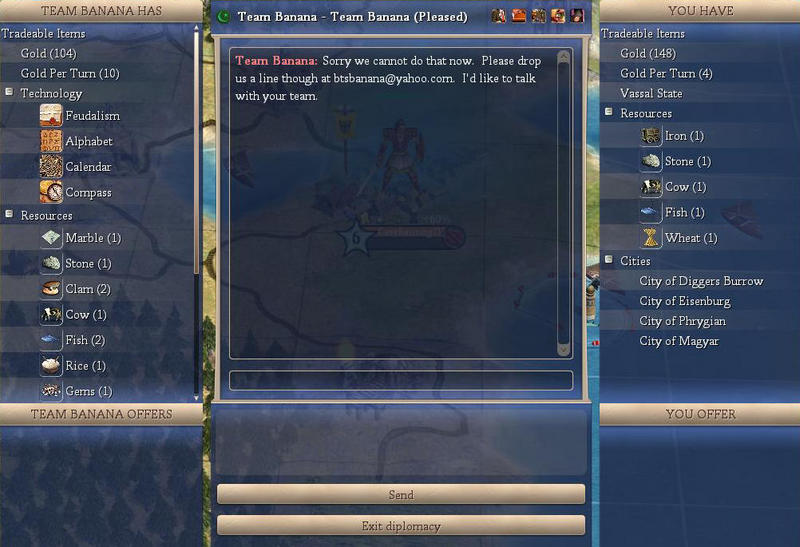The image size is (800, 547).
Task: Offer the City of Diggers Burrow
Action: (x=701, y=281)
